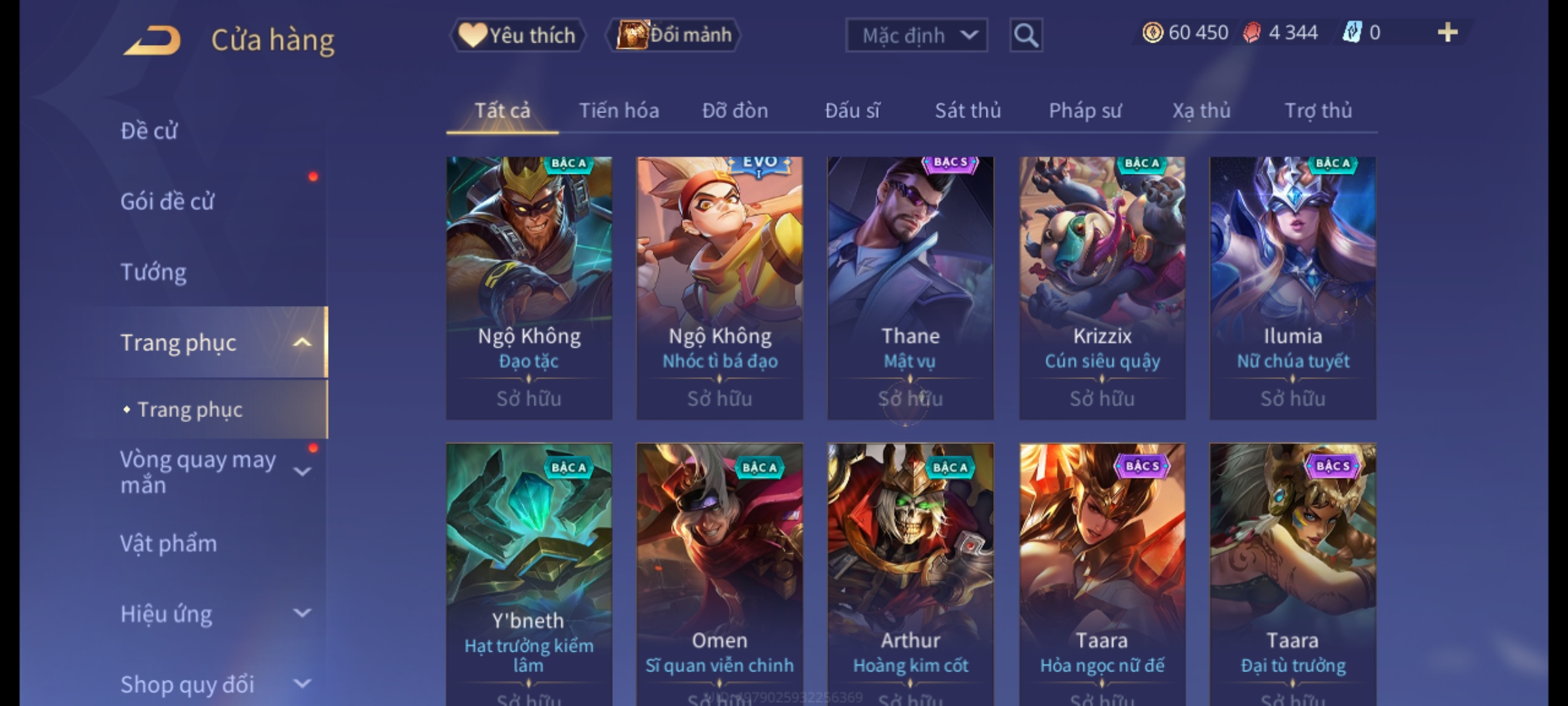
Task: Click the magnifying glass search button
Action: click(1026, 35)
